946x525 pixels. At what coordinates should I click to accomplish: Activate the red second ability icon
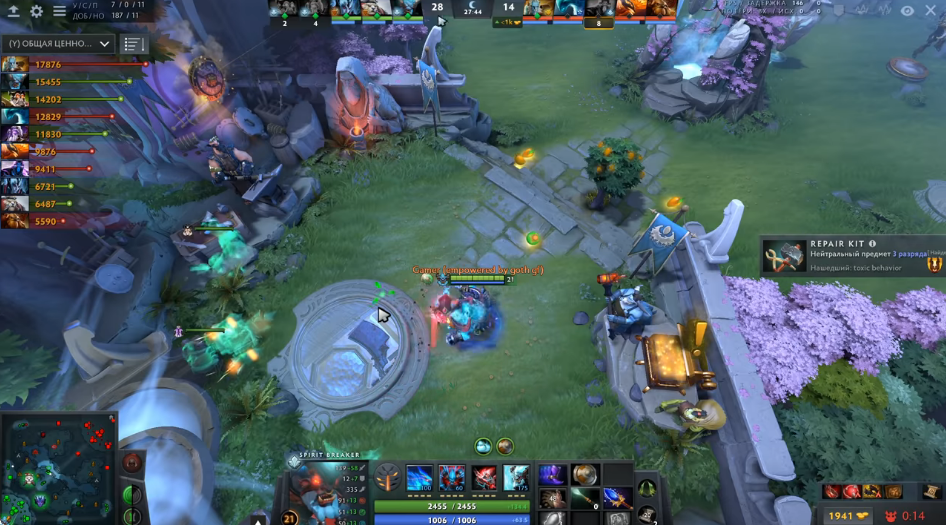click(x=452, y=478)
